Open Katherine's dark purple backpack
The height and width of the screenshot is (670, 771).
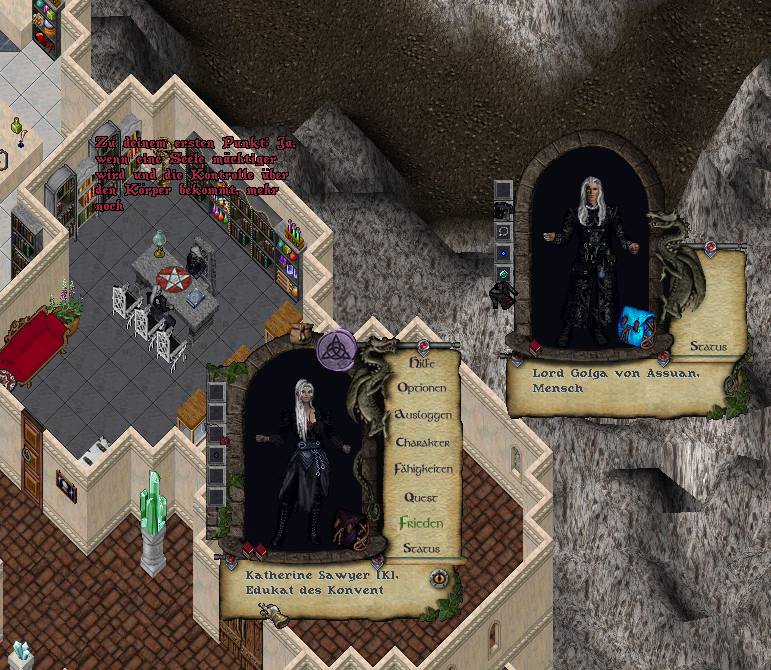(x=347, y=527)
